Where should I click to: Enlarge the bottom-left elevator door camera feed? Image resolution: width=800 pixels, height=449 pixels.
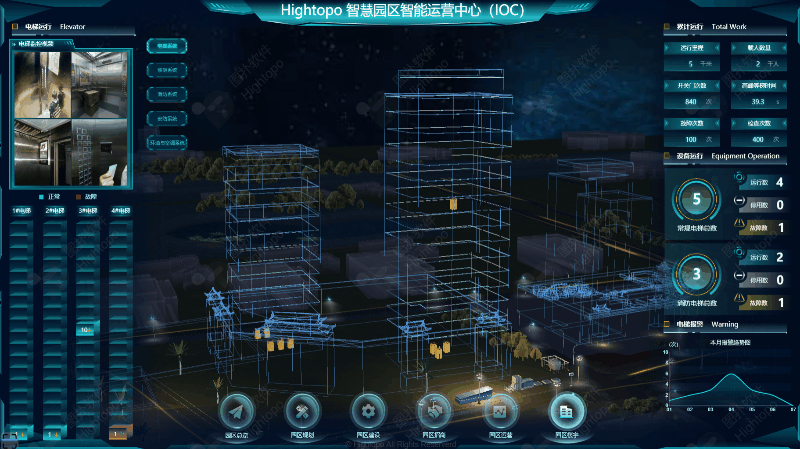(x=41, y=151)
